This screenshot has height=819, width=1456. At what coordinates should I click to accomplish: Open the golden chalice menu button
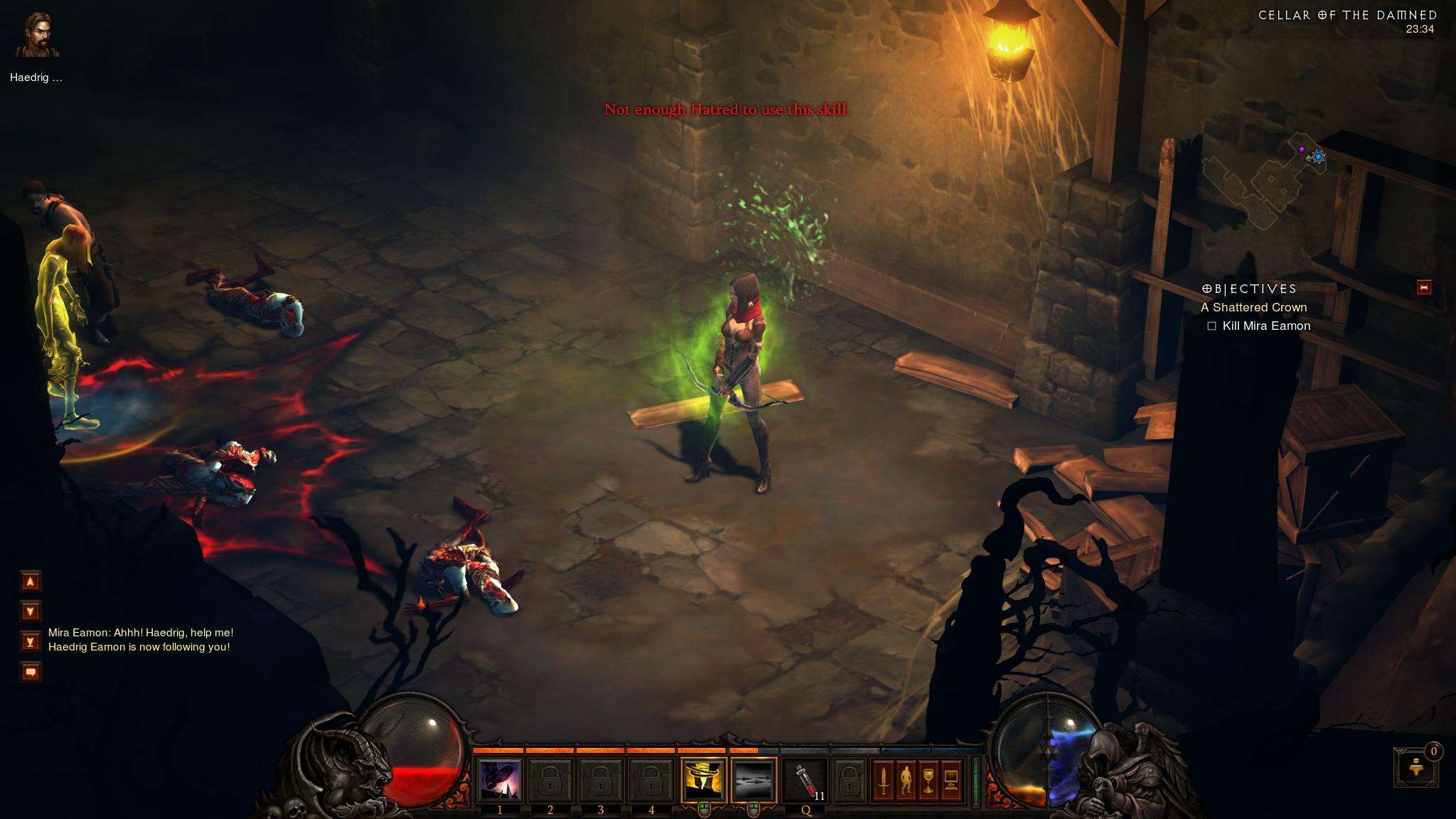pos(928,781)
